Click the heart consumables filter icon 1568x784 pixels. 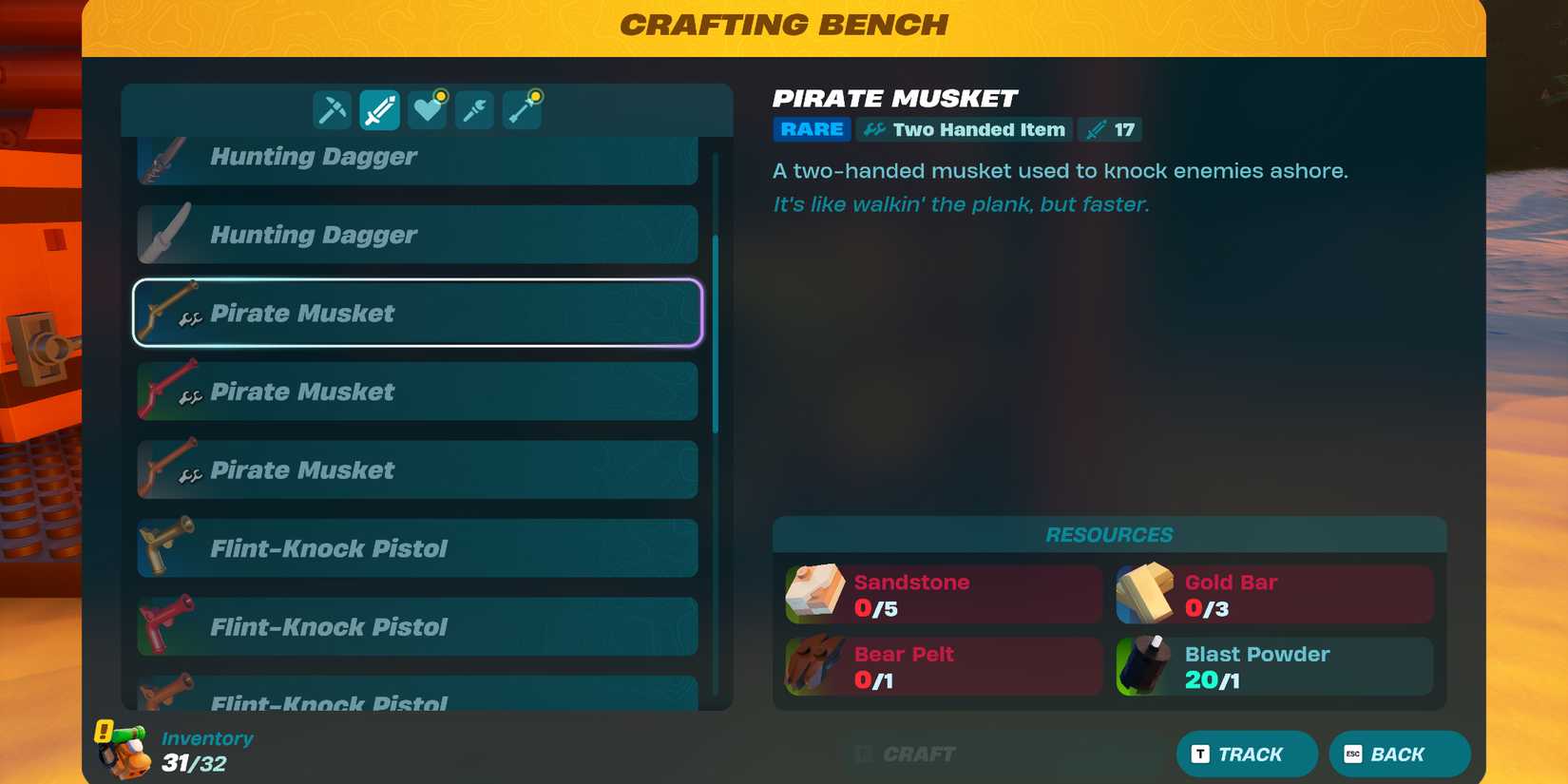click(x=426, y=109)
